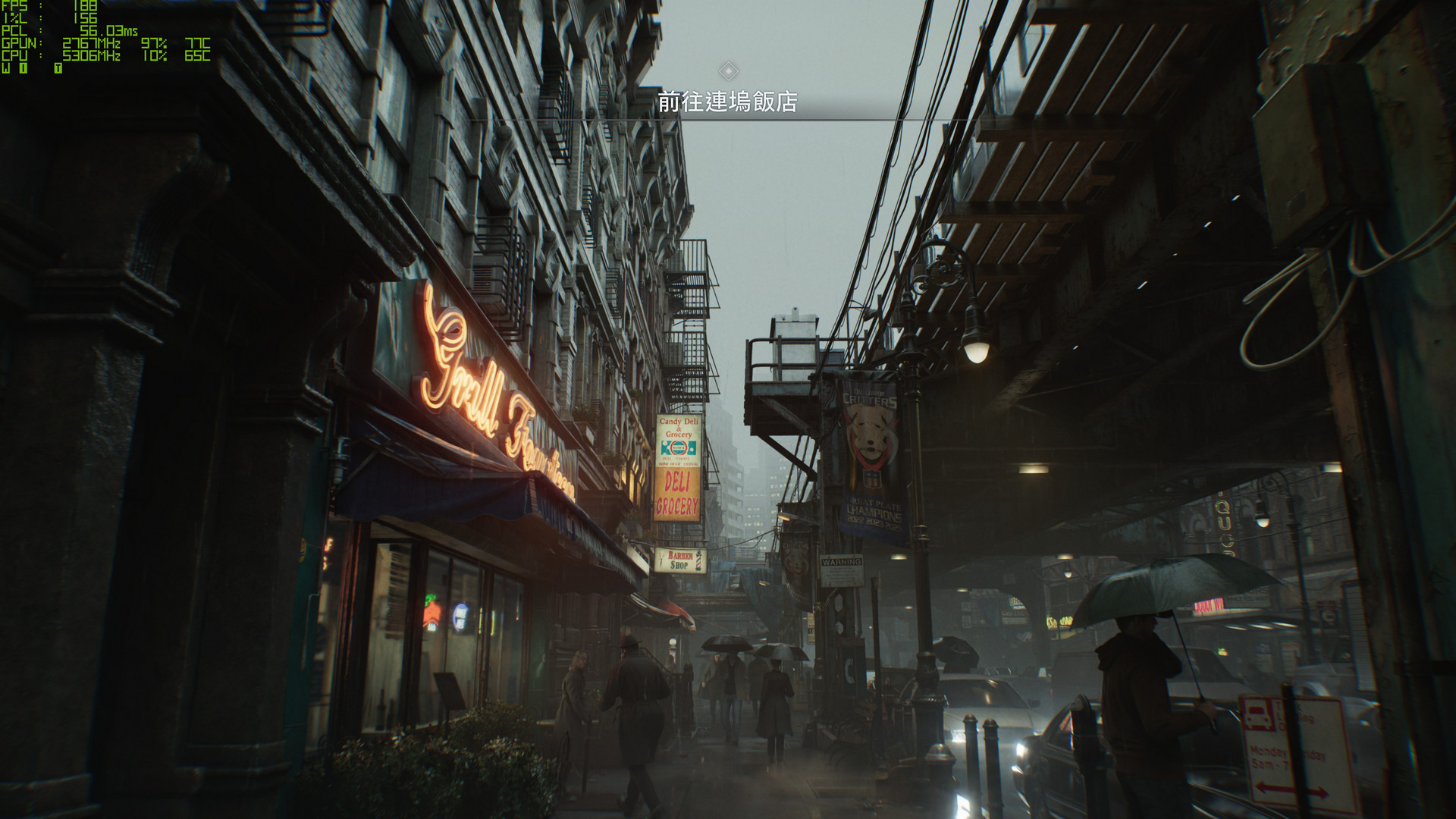Click the diamond objective marker icon
1456x819 pixels.
[x=728, y=71]
